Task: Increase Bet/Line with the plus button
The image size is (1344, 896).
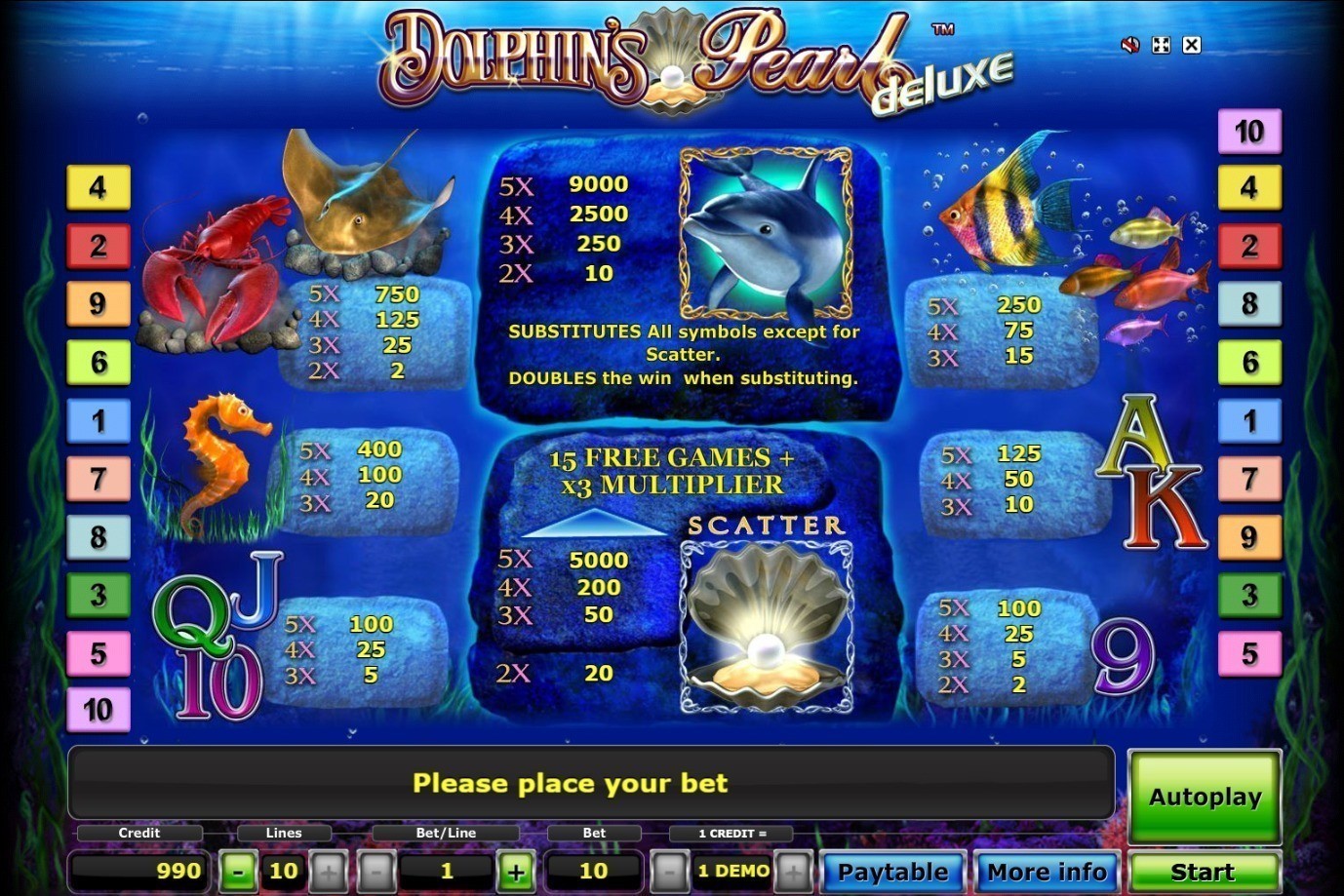Action: coord(517,871)
